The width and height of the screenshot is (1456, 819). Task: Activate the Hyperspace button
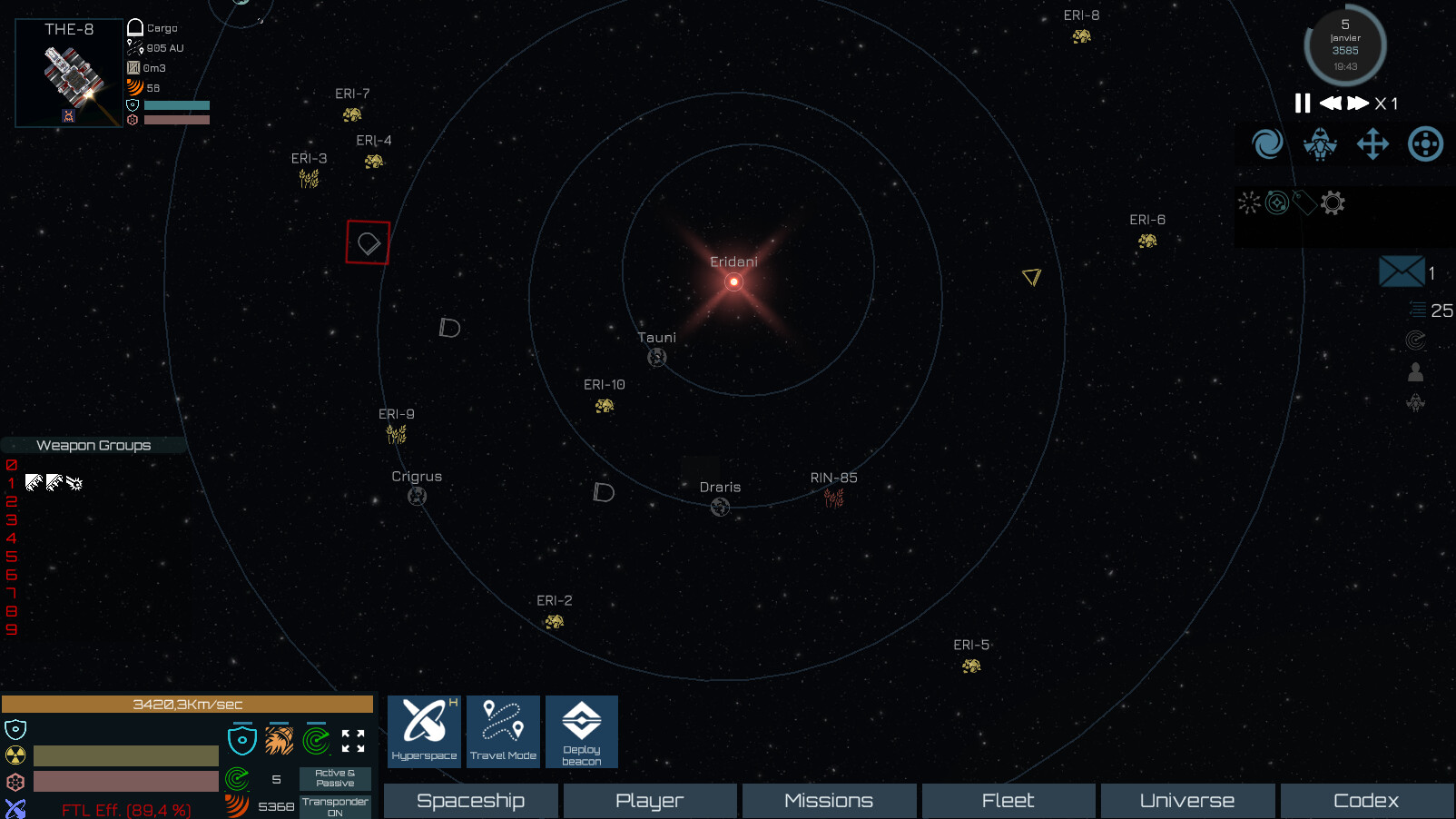(424, 731)
